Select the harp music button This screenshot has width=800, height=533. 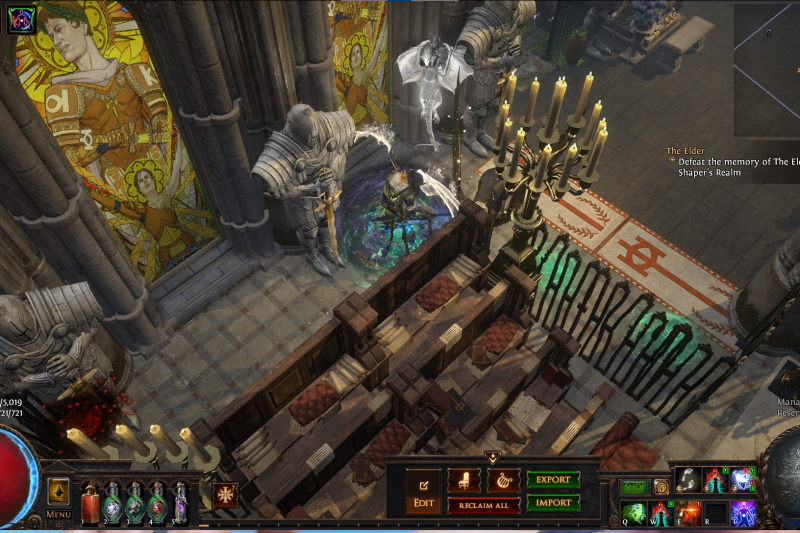[503, 480]
